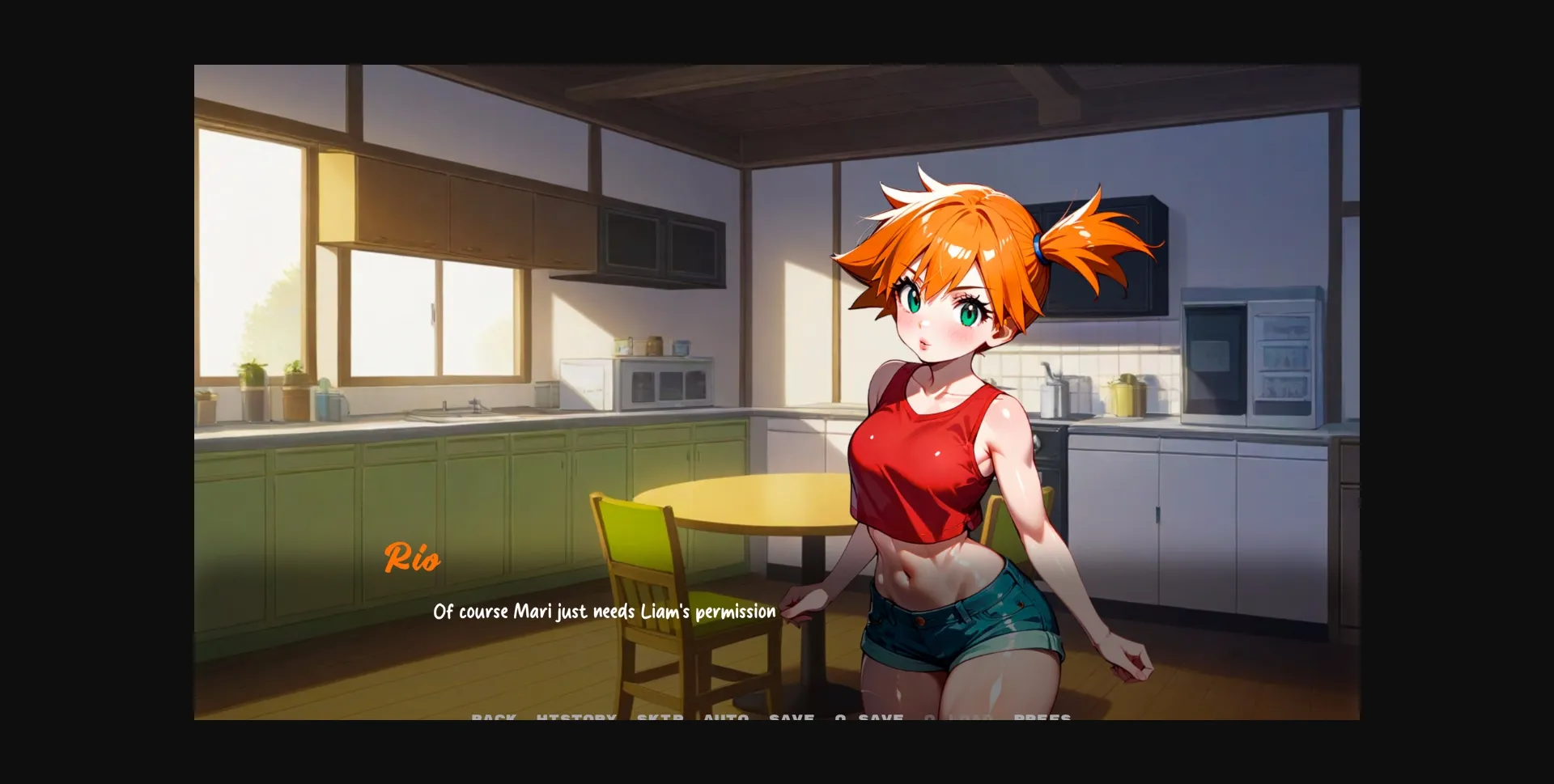
Task: Click the quick menu bar at the bottom
Action: [769, 718]
